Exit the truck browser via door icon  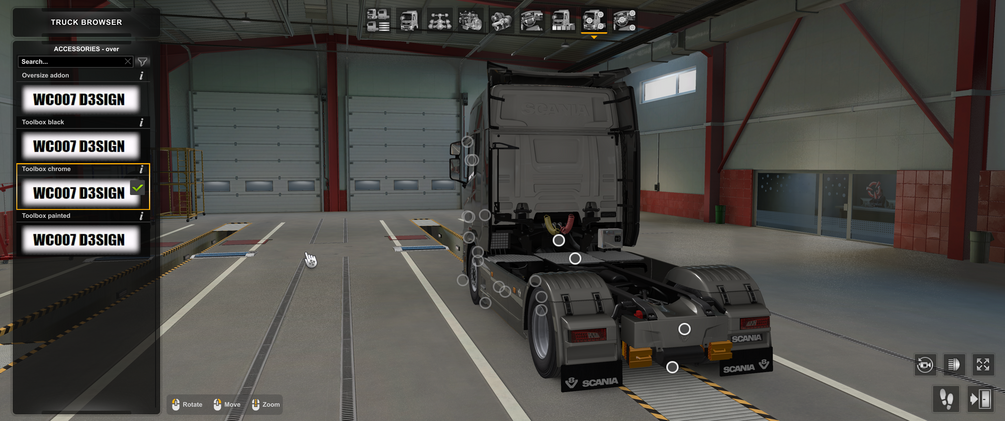click(x=980, y=399)
